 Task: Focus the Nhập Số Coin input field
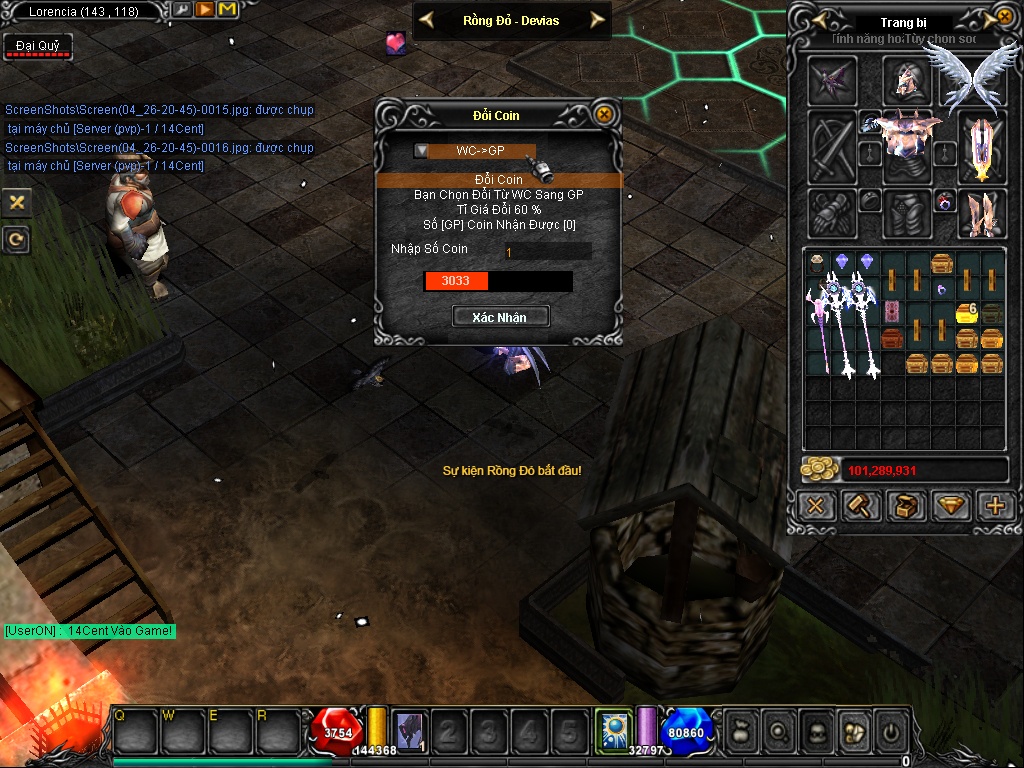(547, 252)
